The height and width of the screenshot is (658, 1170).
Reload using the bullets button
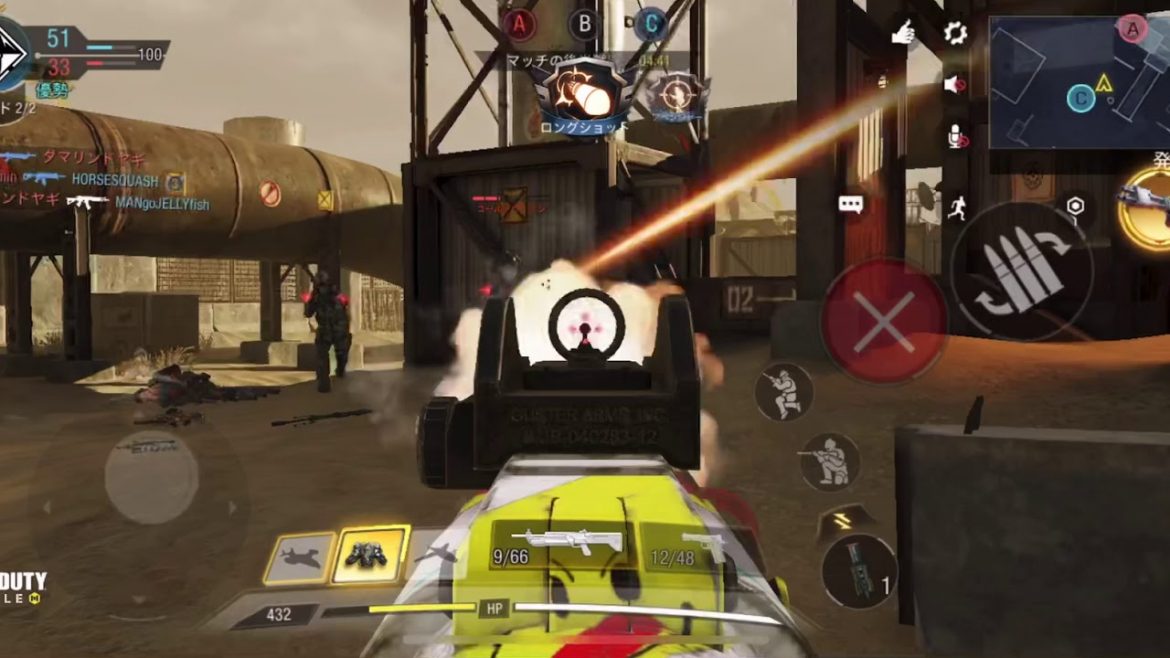1020,272
